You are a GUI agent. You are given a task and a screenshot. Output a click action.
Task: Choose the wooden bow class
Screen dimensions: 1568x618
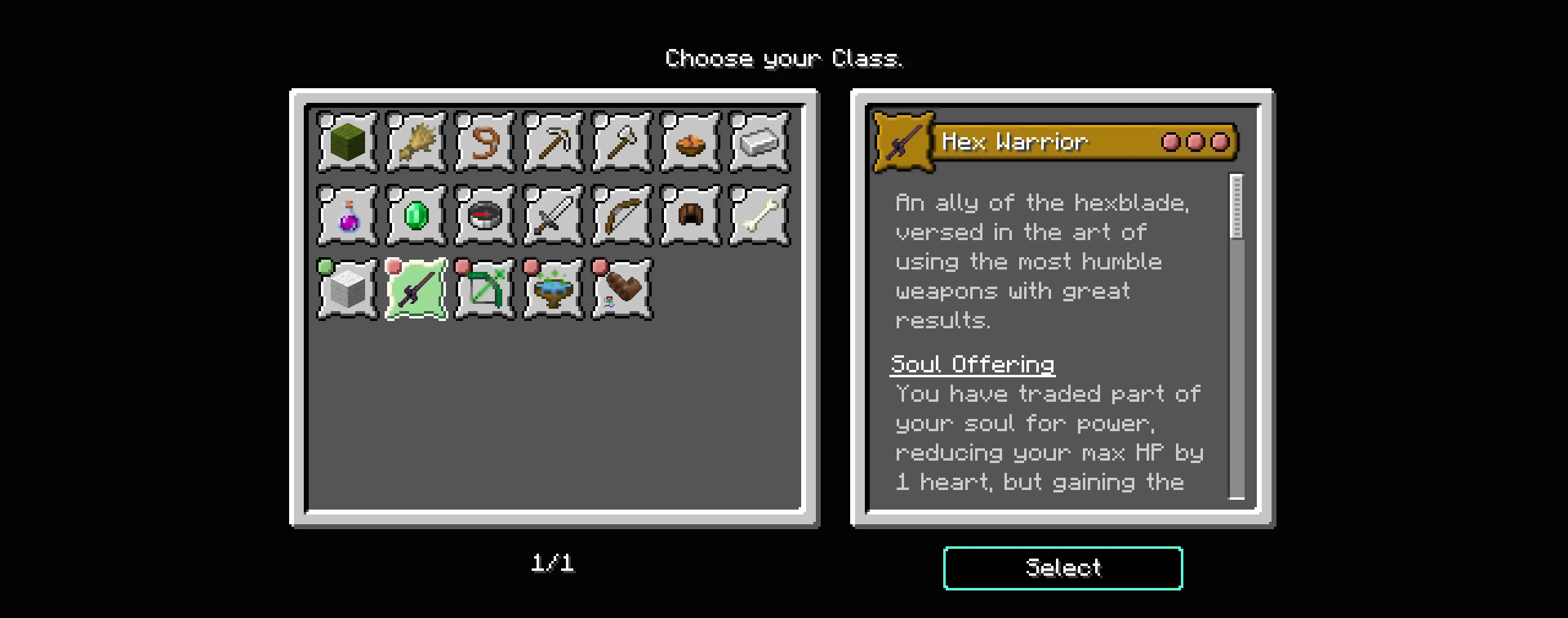[622, 216]
